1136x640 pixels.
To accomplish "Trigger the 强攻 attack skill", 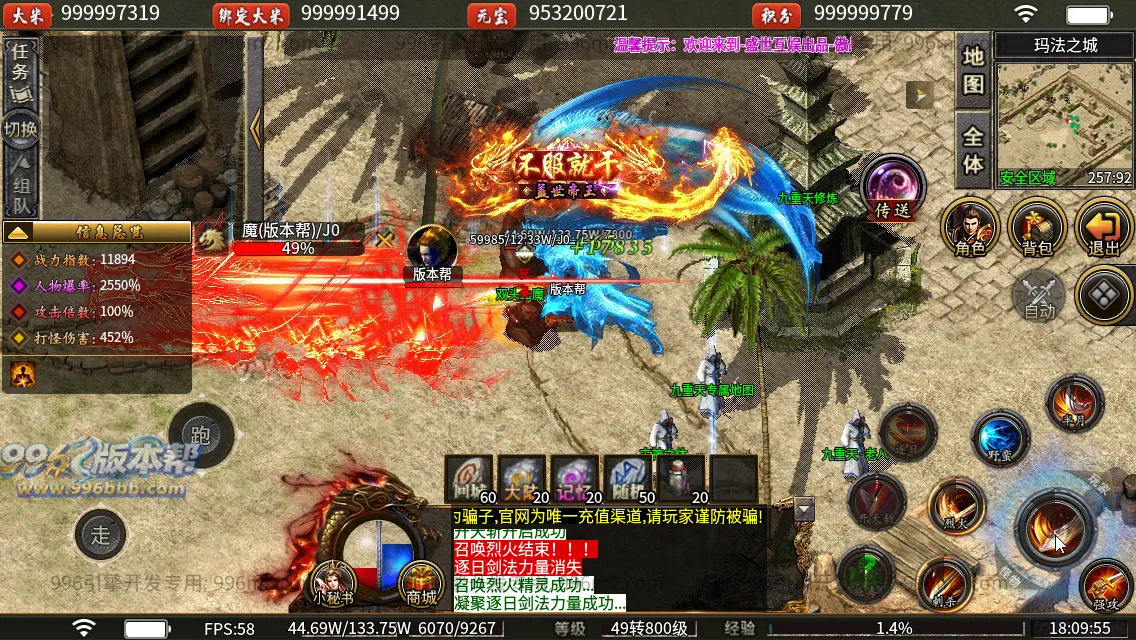I will click(x=1105, y=586).
